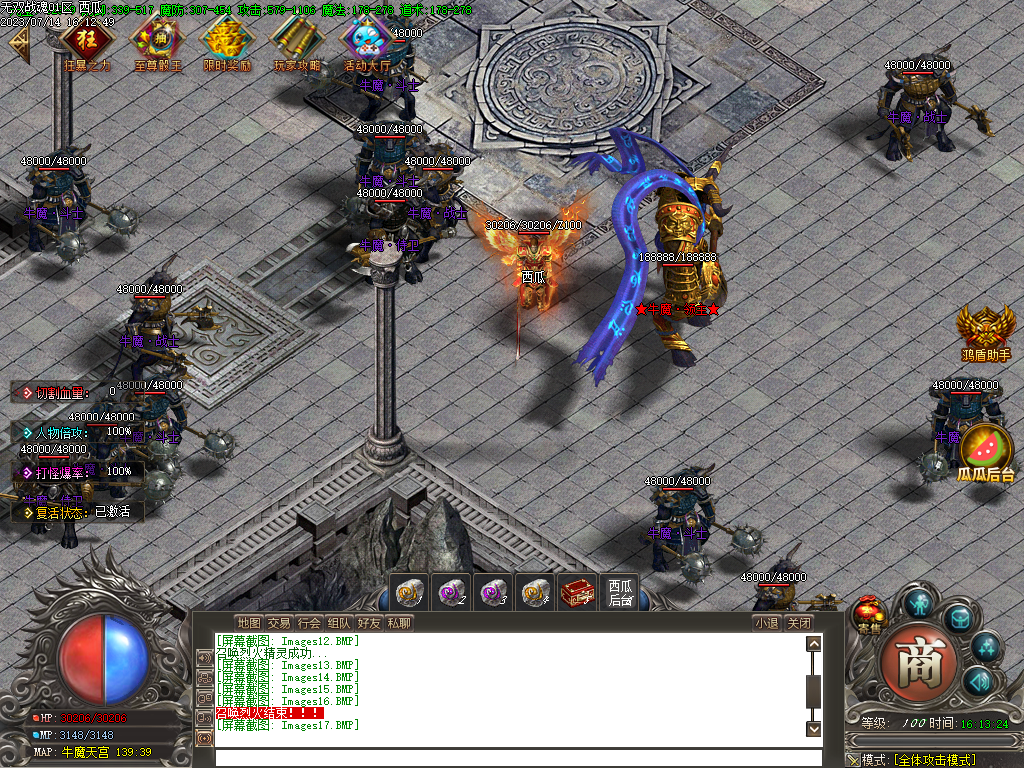Screen dimensions: 1024x768
Task: Open the 行会 guild tab
Action: pos(309,623)
